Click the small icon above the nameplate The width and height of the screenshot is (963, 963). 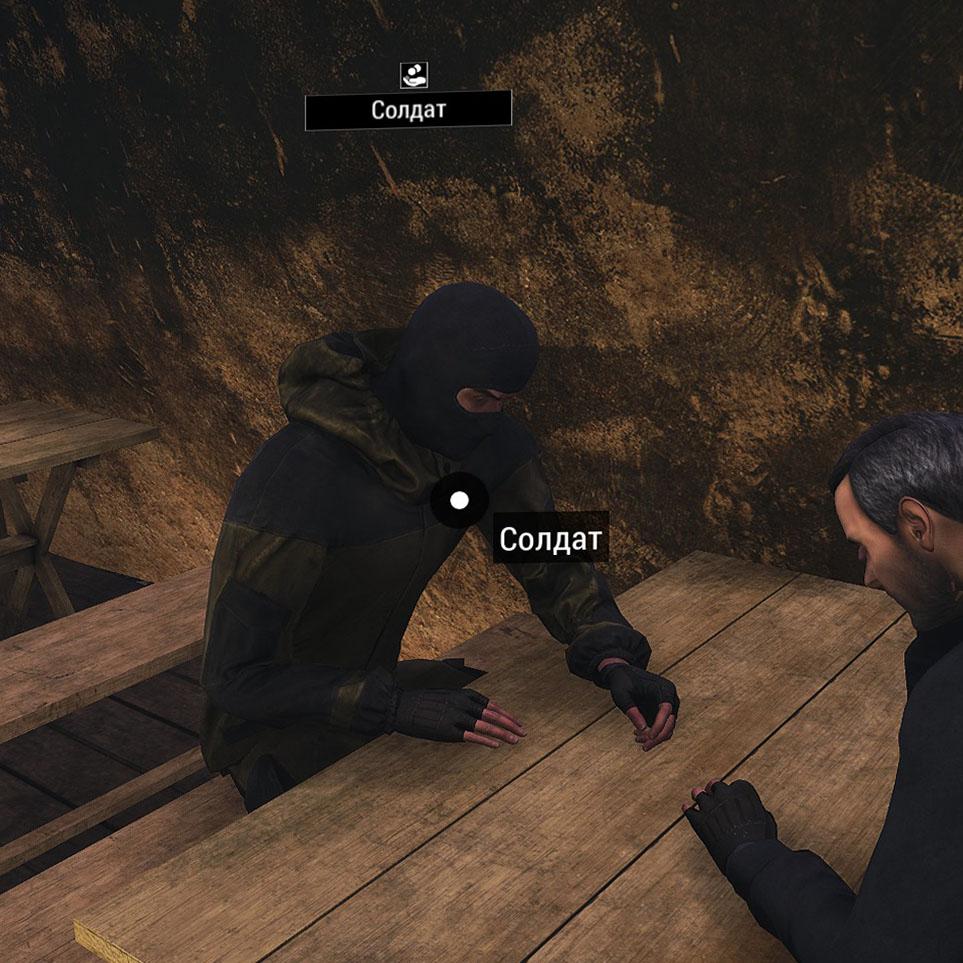point(412,73)
